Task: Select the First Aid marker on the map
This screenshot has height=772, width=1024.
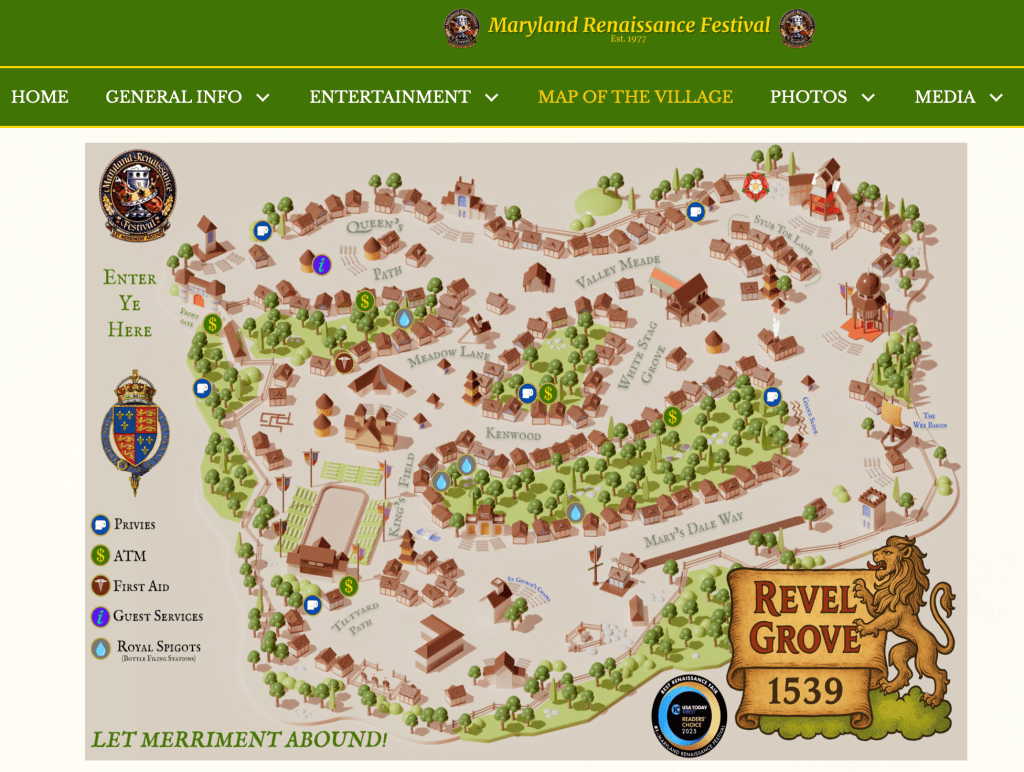Action: point(343,362)
